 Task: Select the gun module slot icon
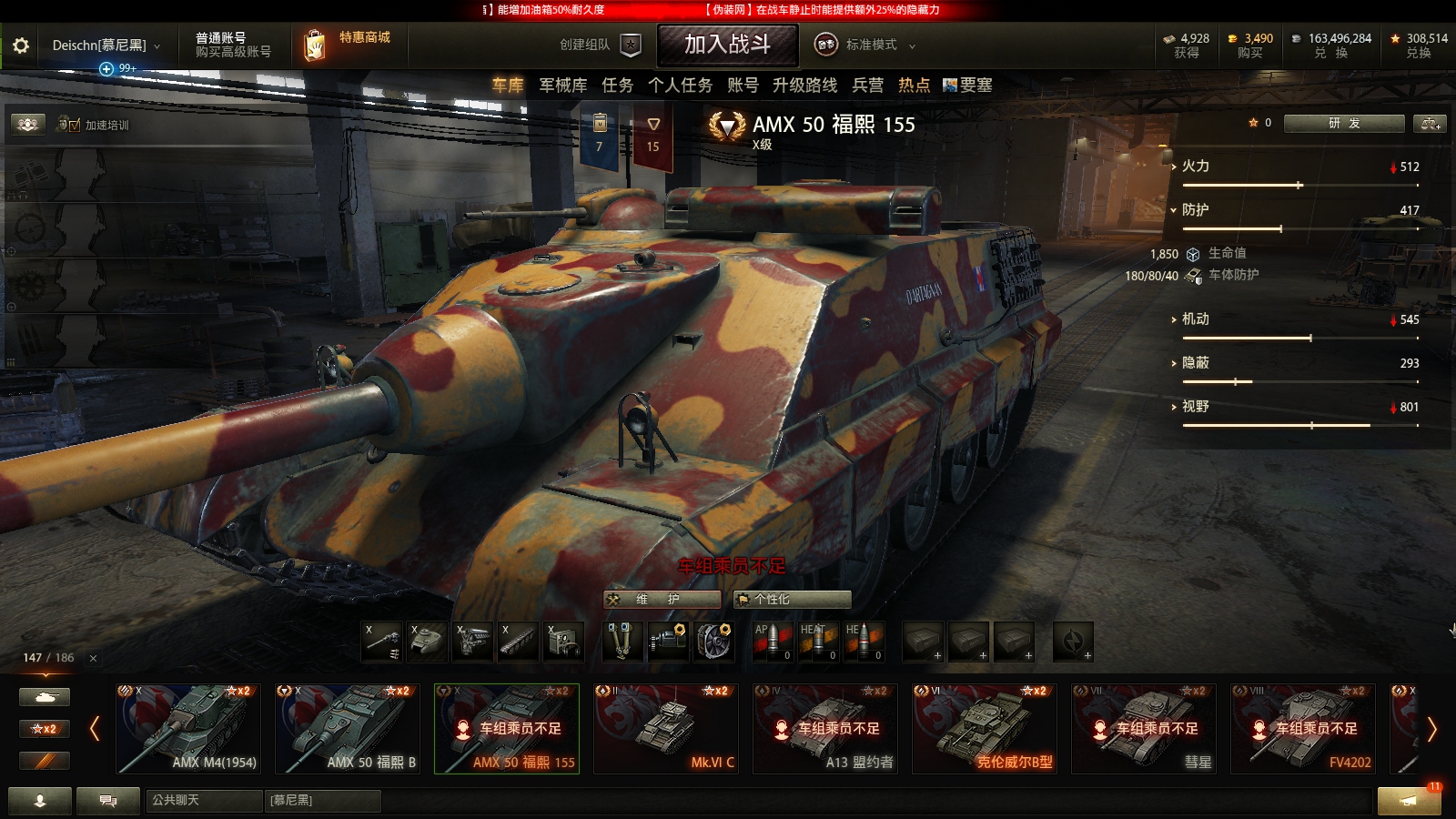click(x=382, y=642)
